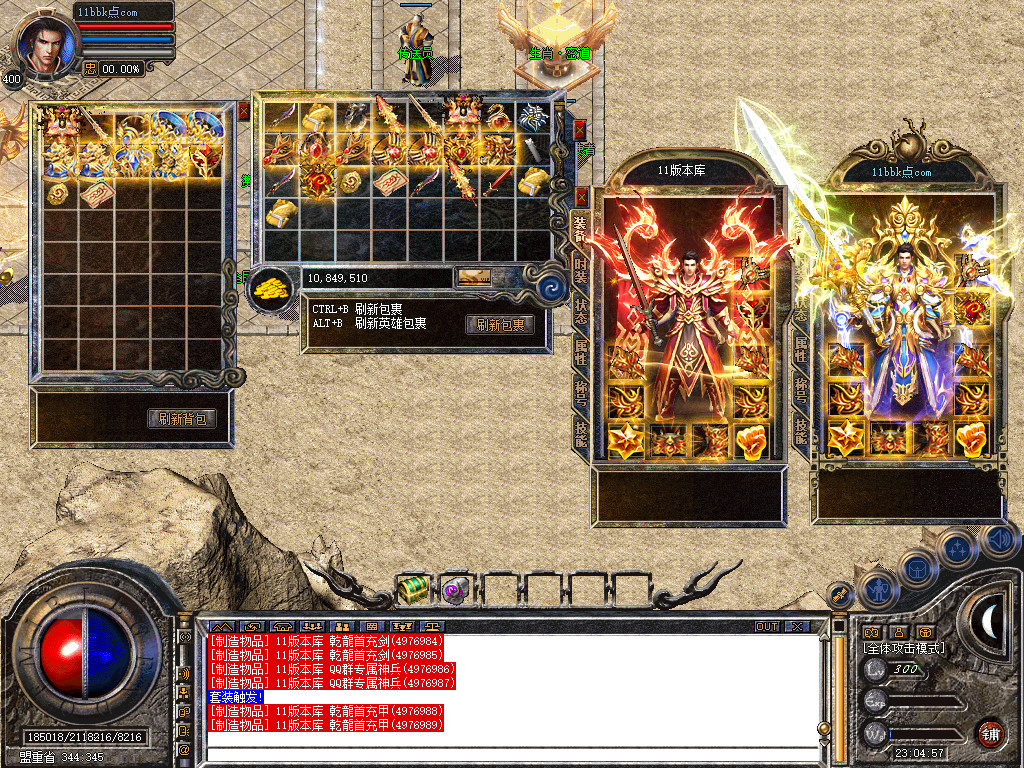Open the 状态 status tab
Viewport: 1024px width, 768px height.
(580, 311)
